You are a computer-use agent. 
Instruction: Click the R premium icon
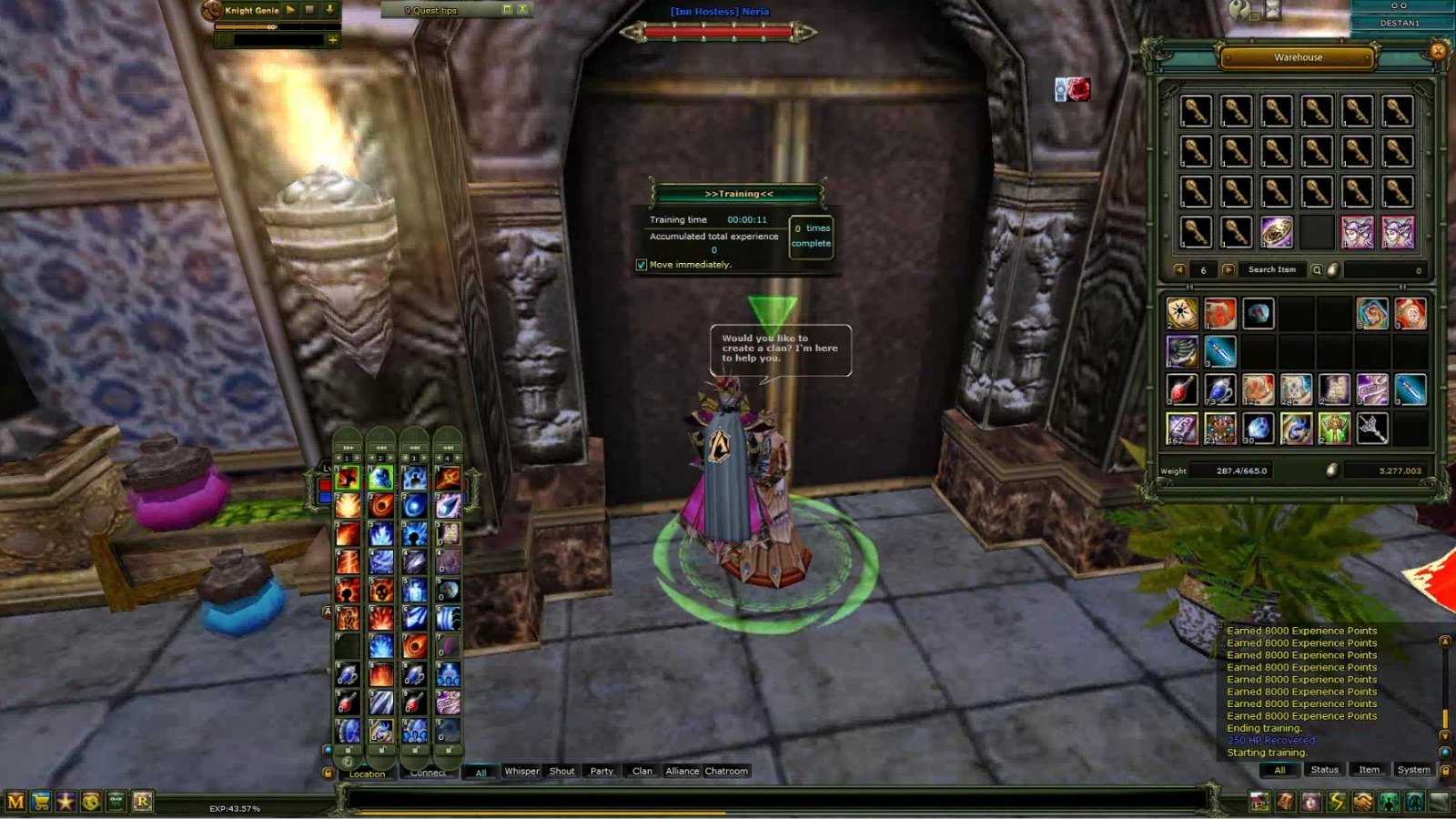pyautogui.click(x=143, y=801)
